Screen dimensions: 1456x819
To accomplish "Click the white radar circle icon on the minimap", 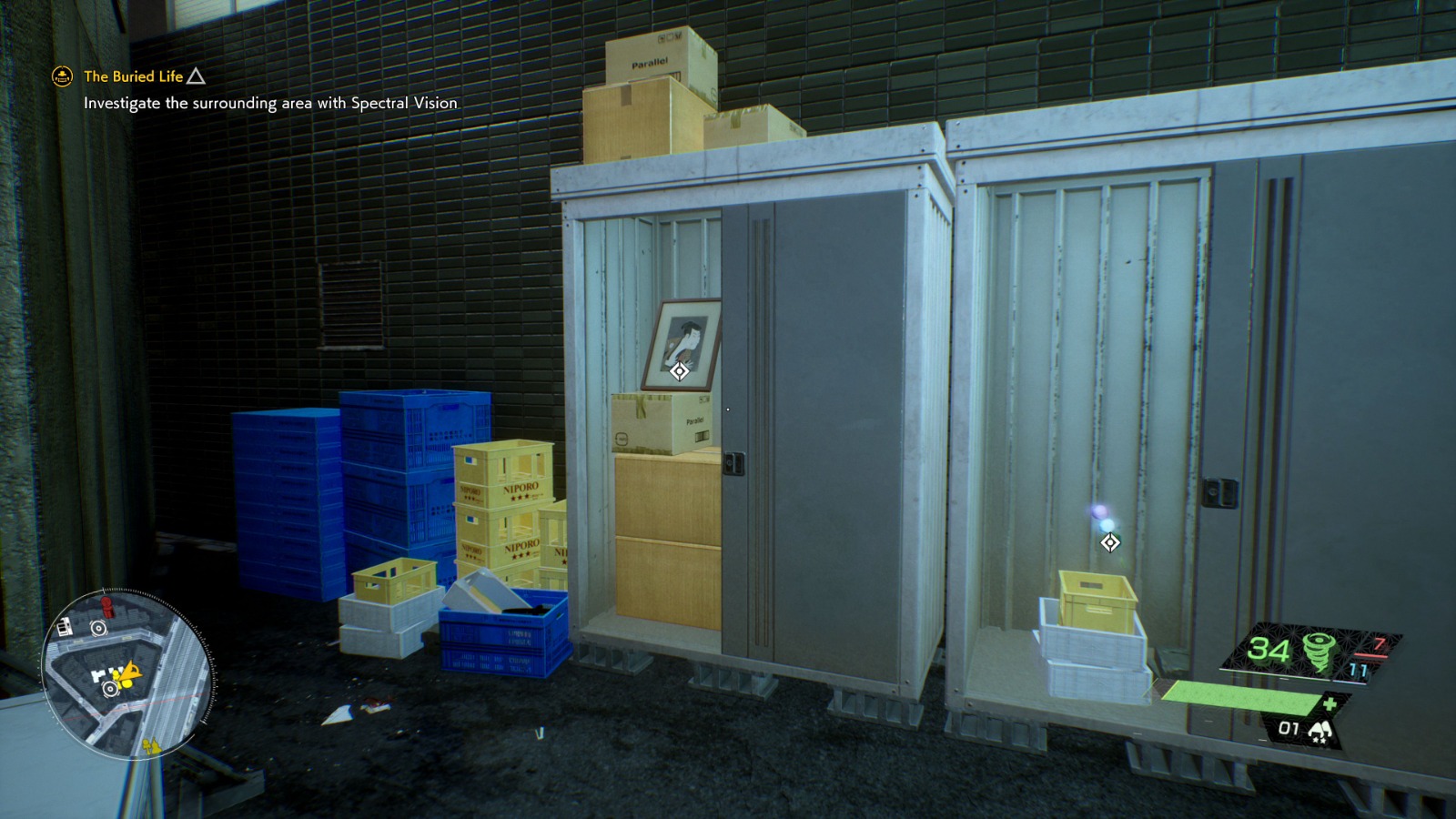I will [x=98, y=629].
